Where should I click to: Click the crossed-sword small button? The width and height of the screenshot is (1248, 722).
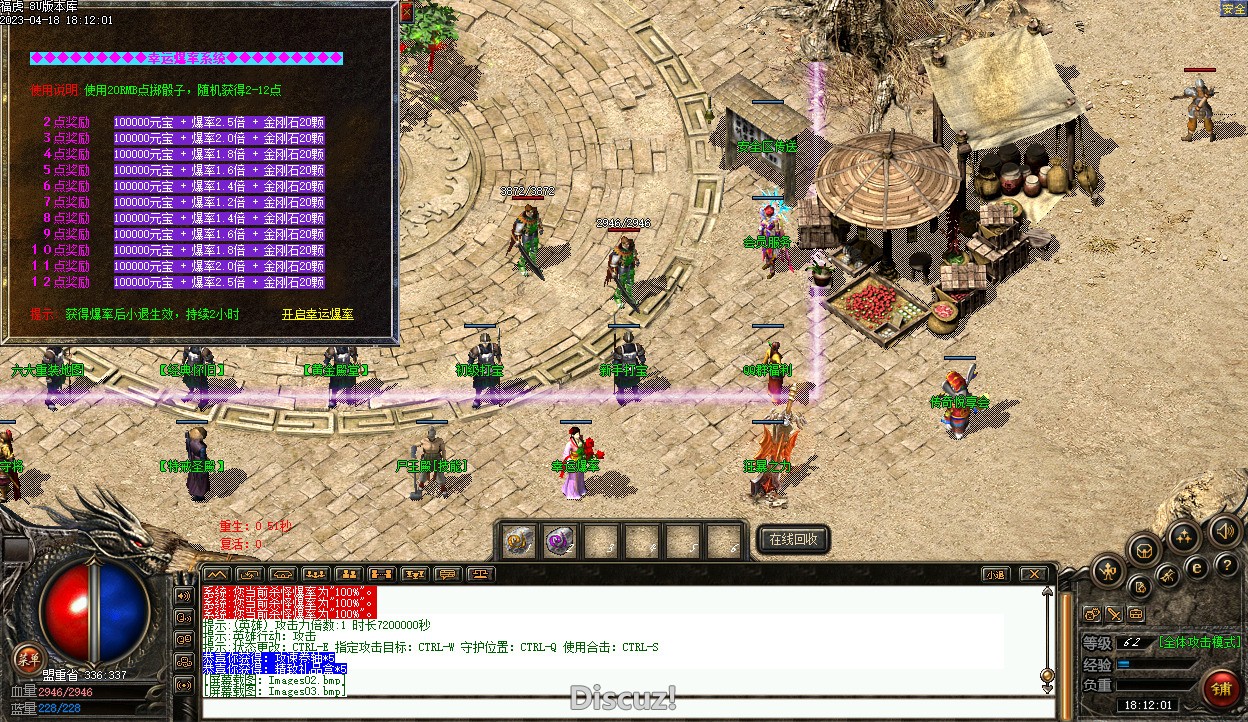click(x=1114, y=614)
